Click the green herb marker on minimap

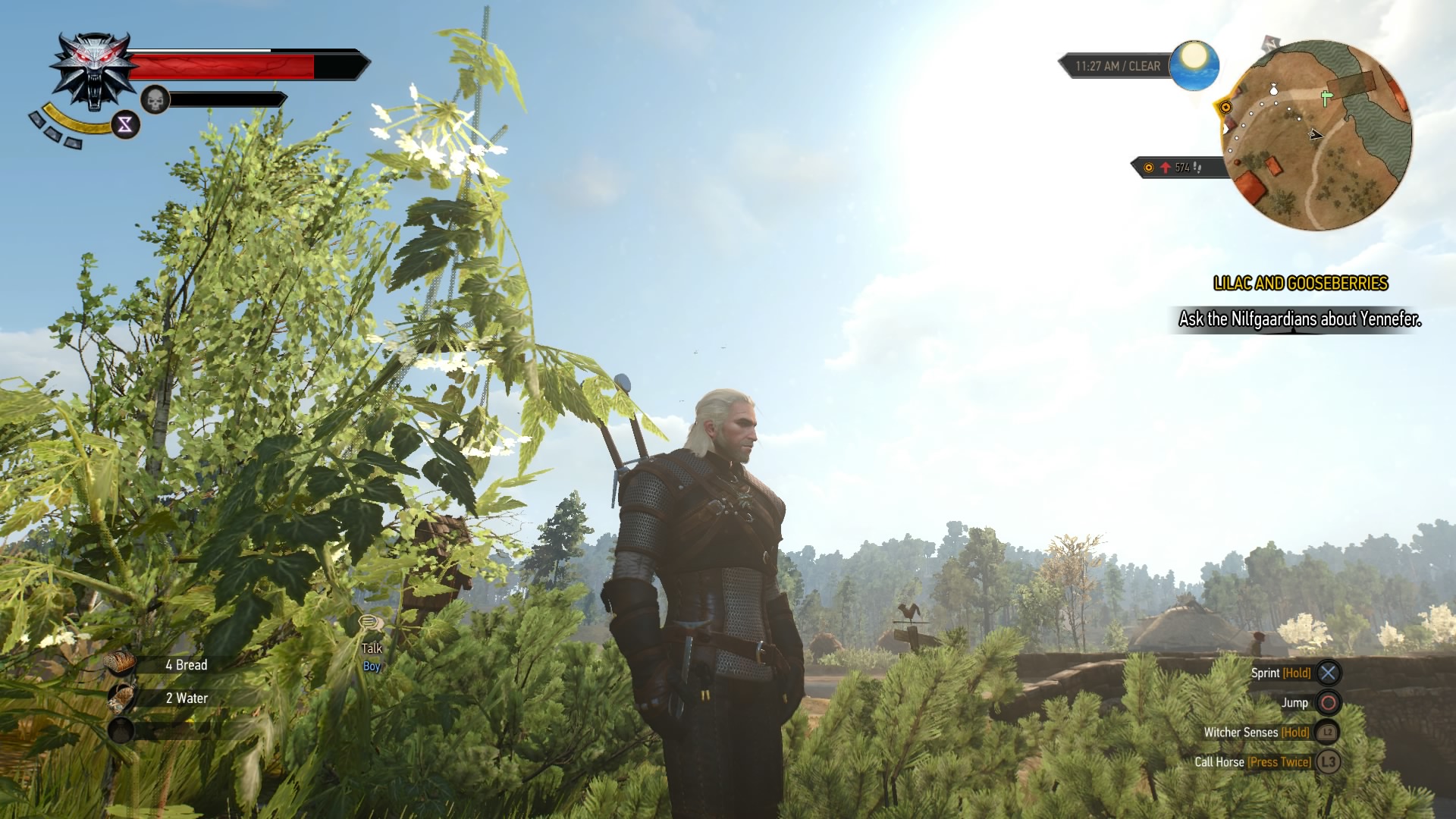(x=1326, y=98)
